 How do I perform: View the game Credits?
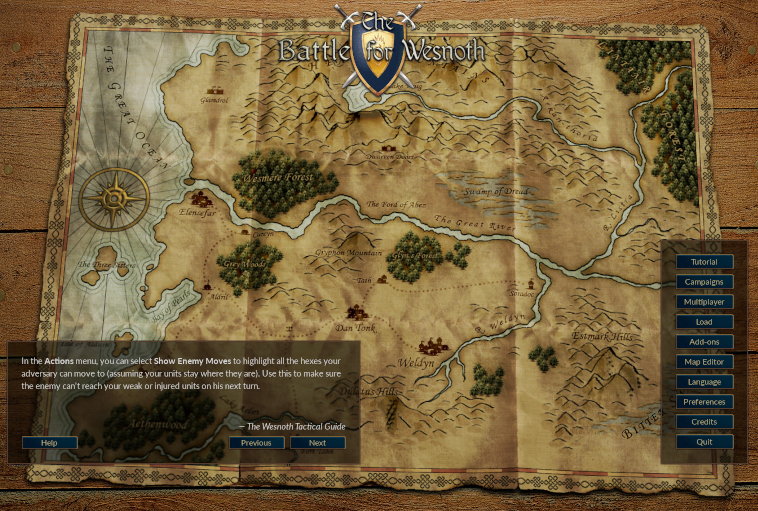point(704,422)
